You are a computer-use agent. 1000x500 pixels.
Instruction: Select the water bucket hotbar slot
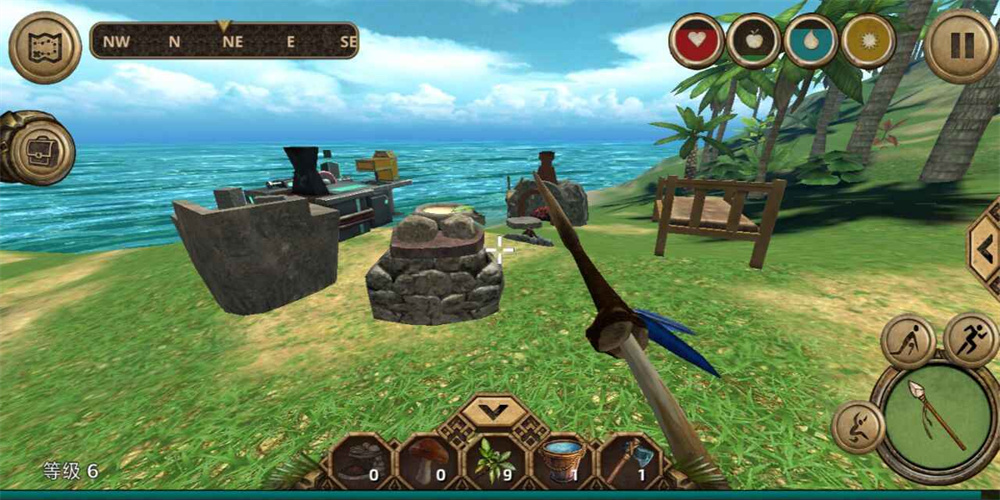pyautogui.click(x=562, y=462)
